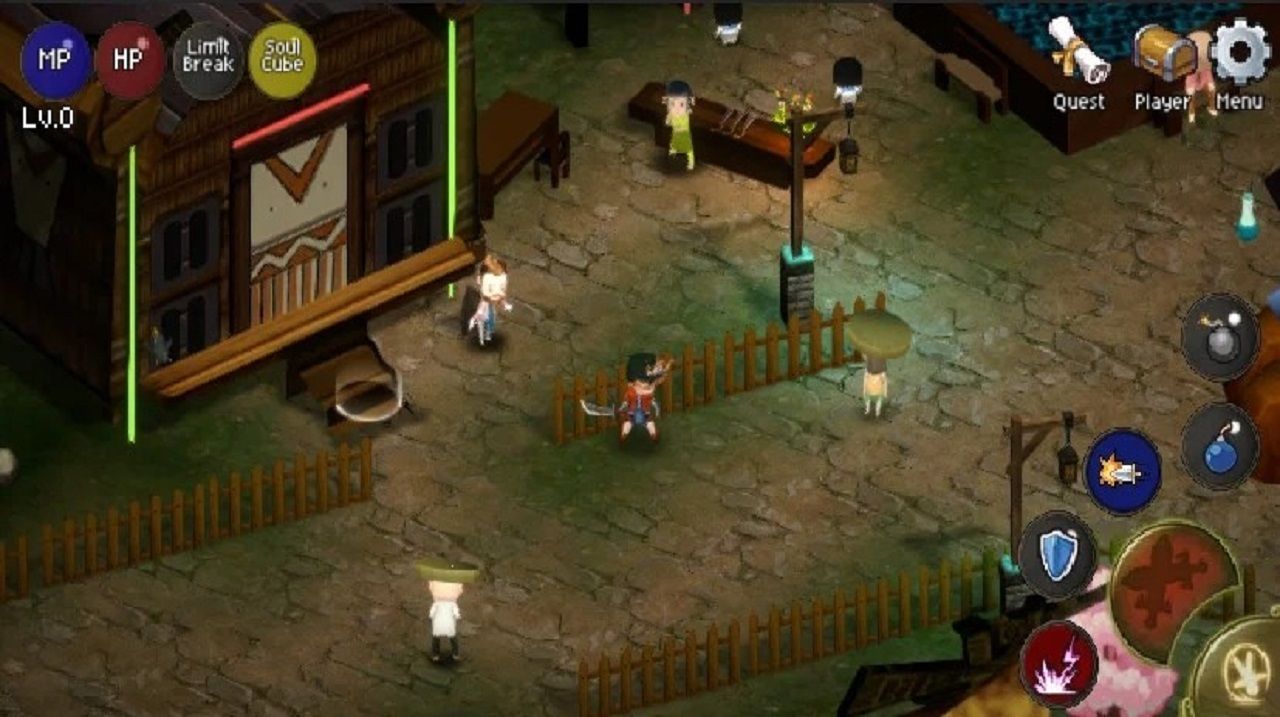Screen dimensions: 1280x717
Task: Activate the Limit Break button
Action: [x=207, y=60]
